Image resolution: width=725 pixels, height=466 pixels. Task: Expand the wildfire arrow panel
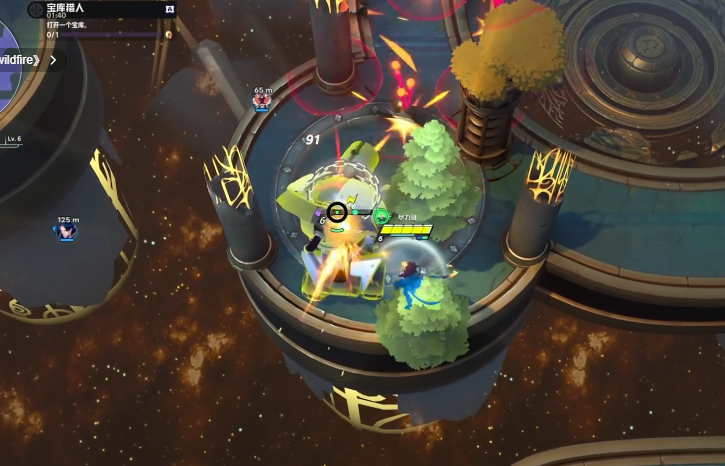(53, 60)
